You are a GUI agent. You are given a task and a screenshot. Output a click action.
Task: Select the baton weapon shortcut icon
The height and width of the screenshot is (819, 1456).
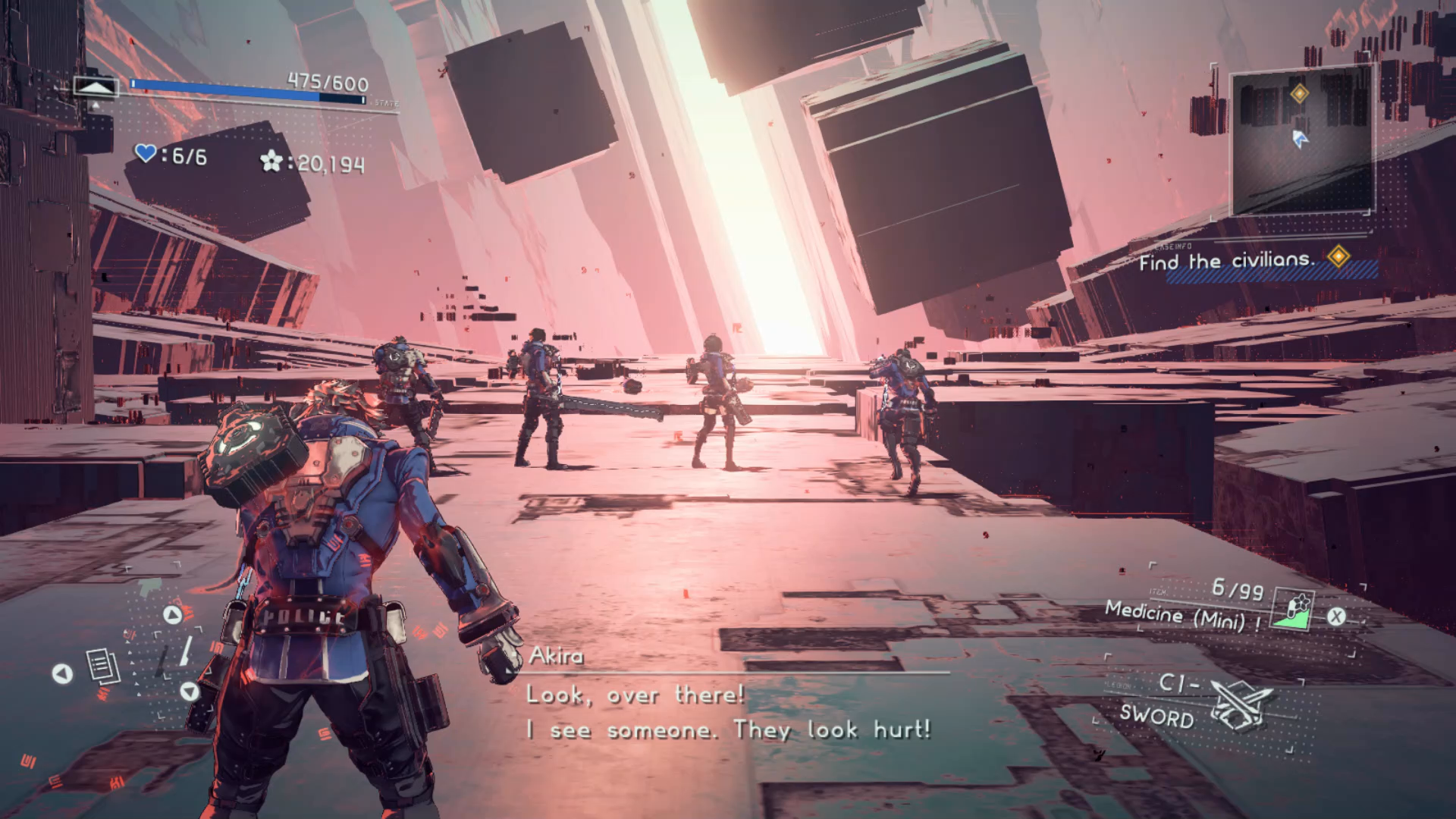(185, 651)
